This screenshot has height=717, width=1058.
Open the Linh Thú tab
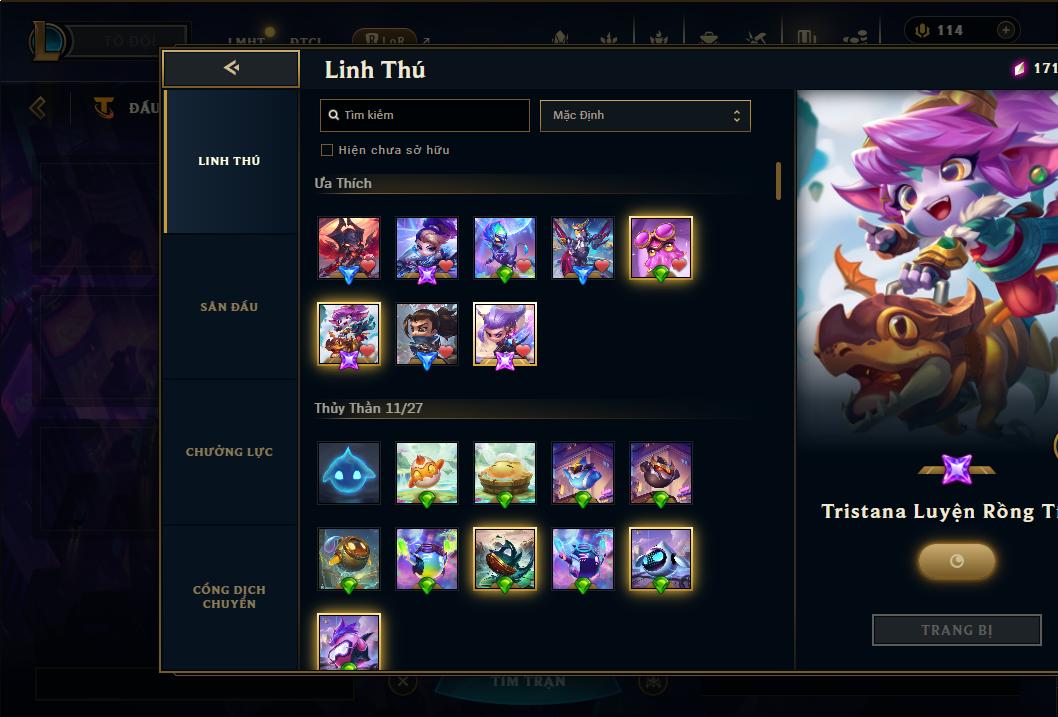click(229, 161)
